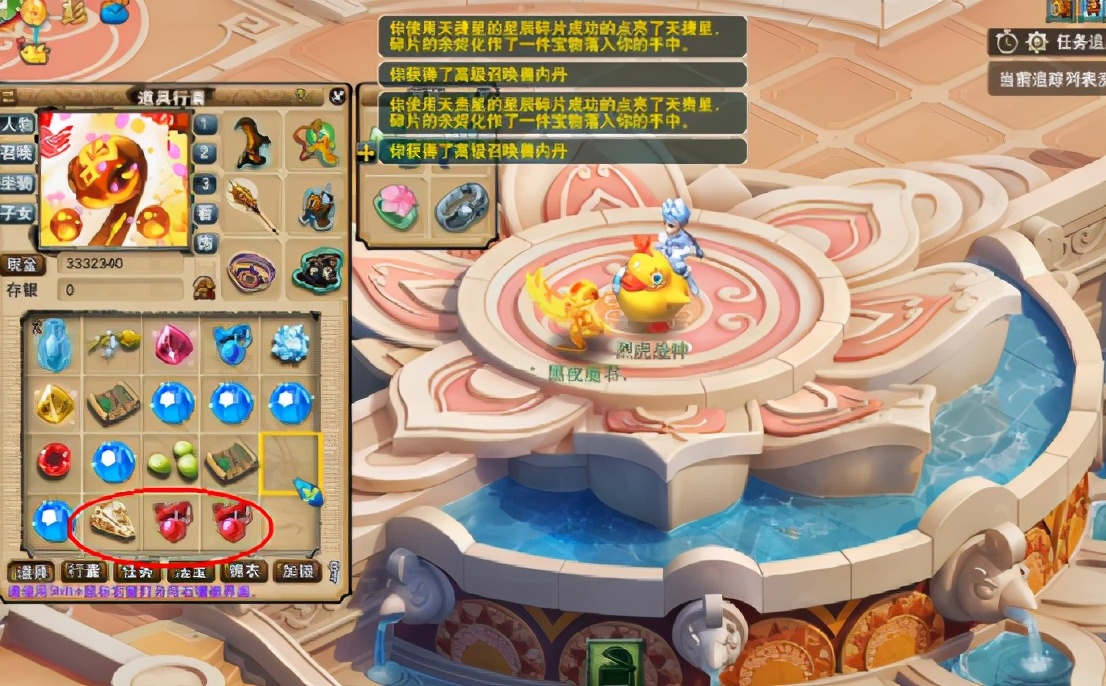
Task: Switch to the 子女 children tab
Action: (x=17, y=211)
